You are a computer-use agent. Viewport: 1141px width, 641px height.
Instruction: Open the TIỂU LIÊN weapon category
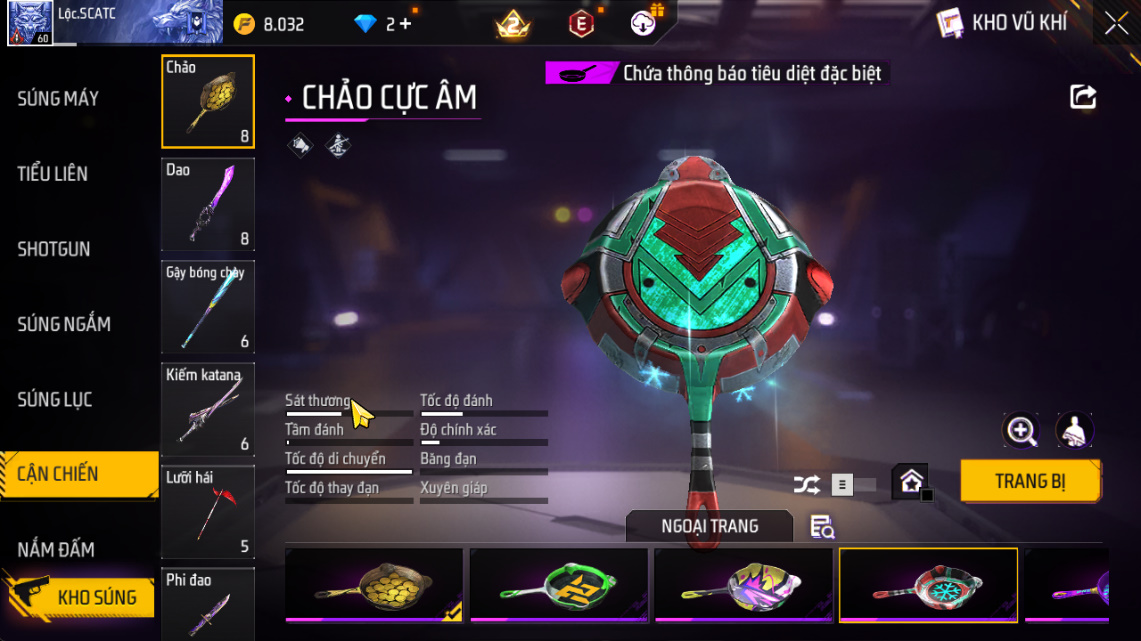coord(53,174)
